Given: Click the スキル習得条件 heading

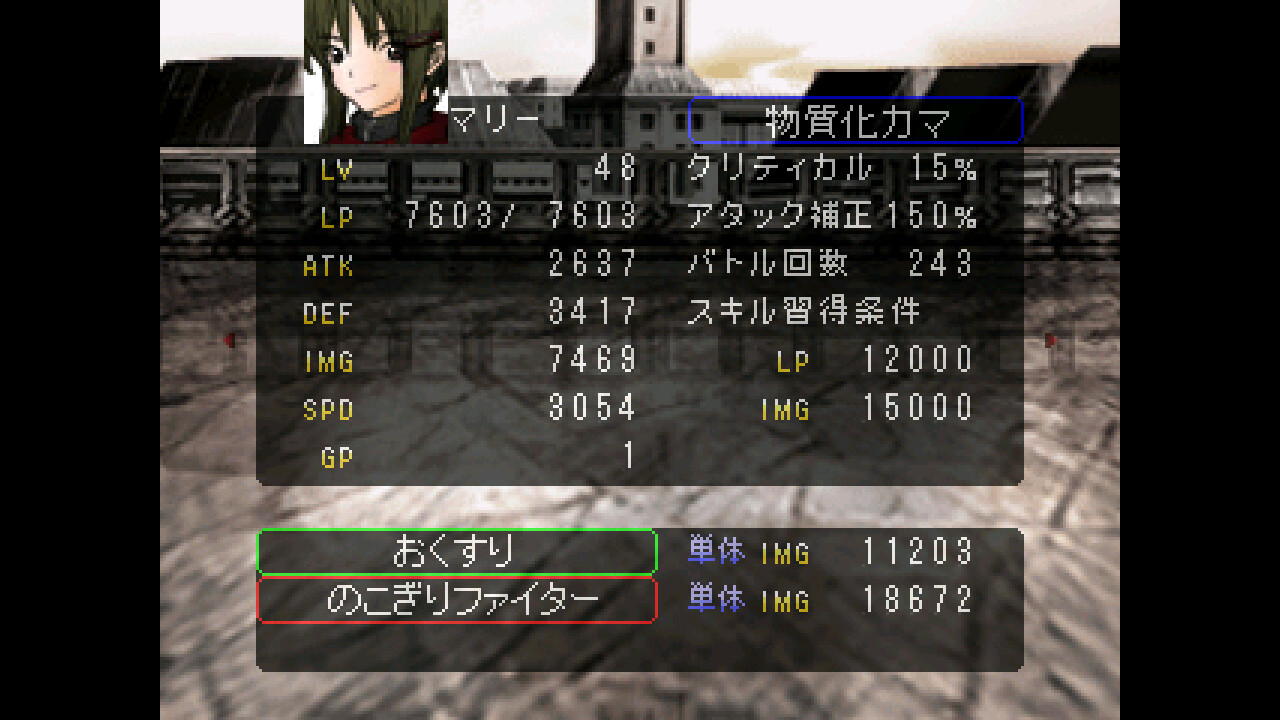Looking at the screenshot, I should (x=805, y=311).
